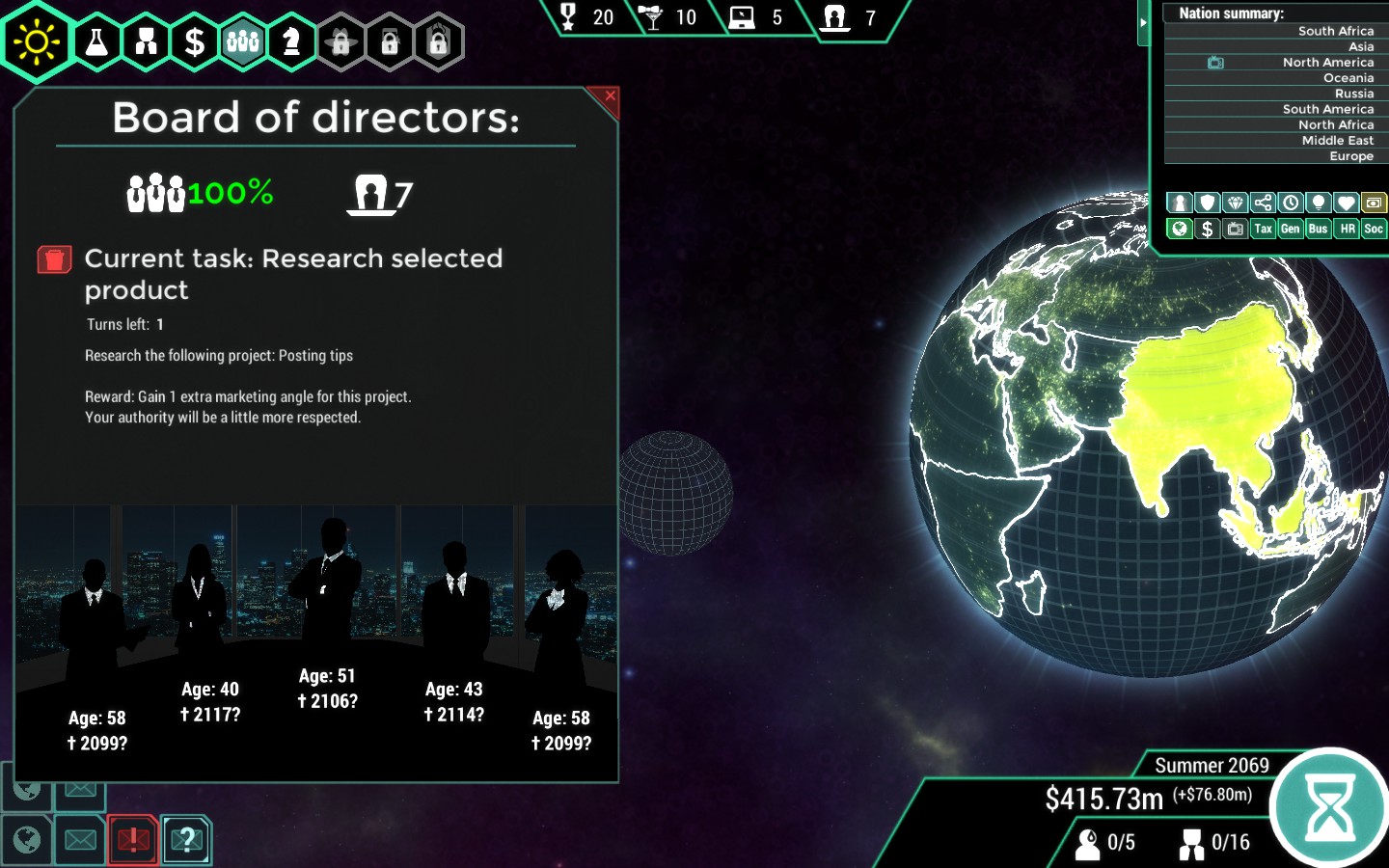Enable the Gen filter button
The width and height of the screenshot is (1389, 868).
click(1290, 229)
